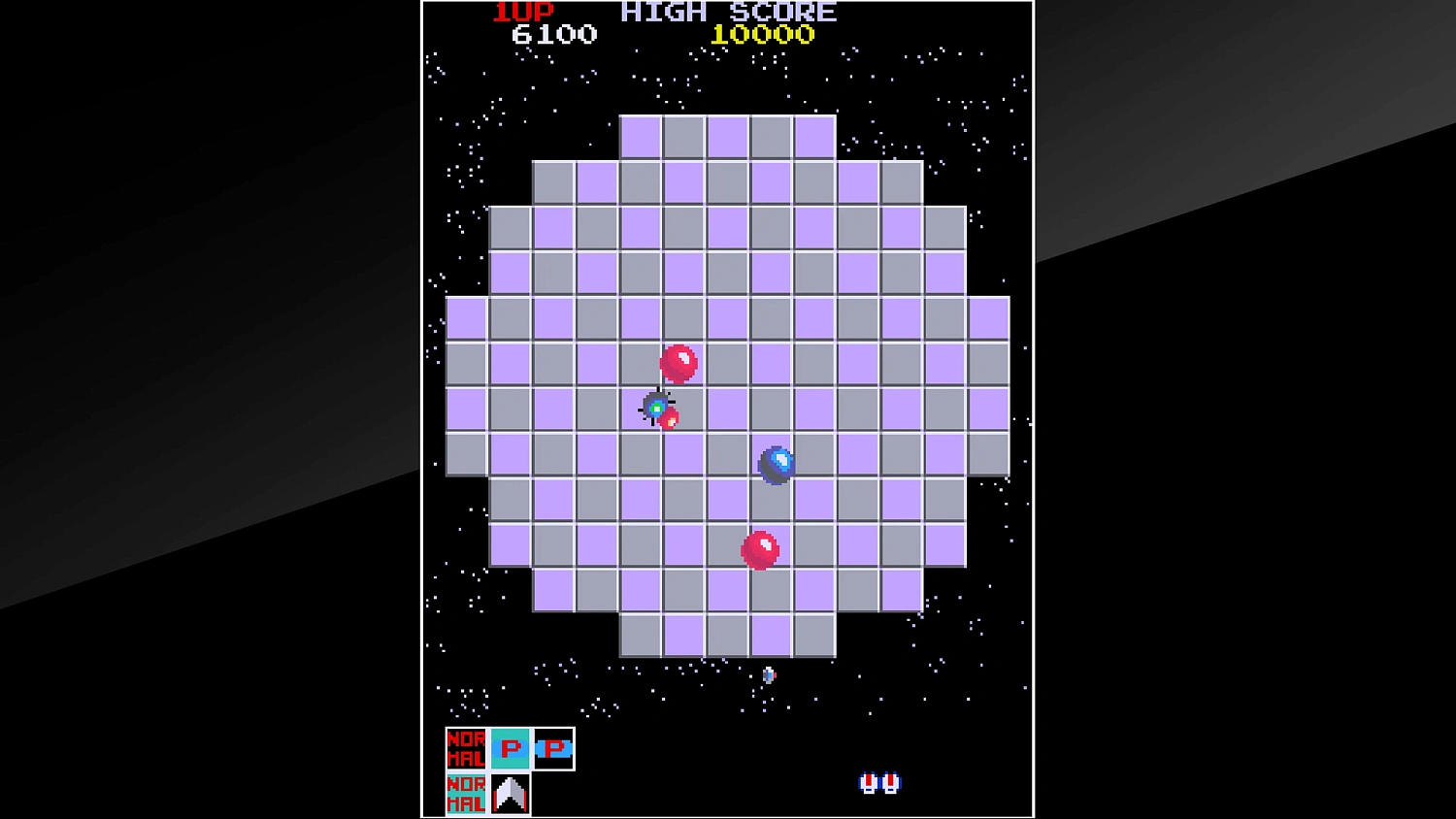Click the small debris below the grid

(x=768, y=673)
